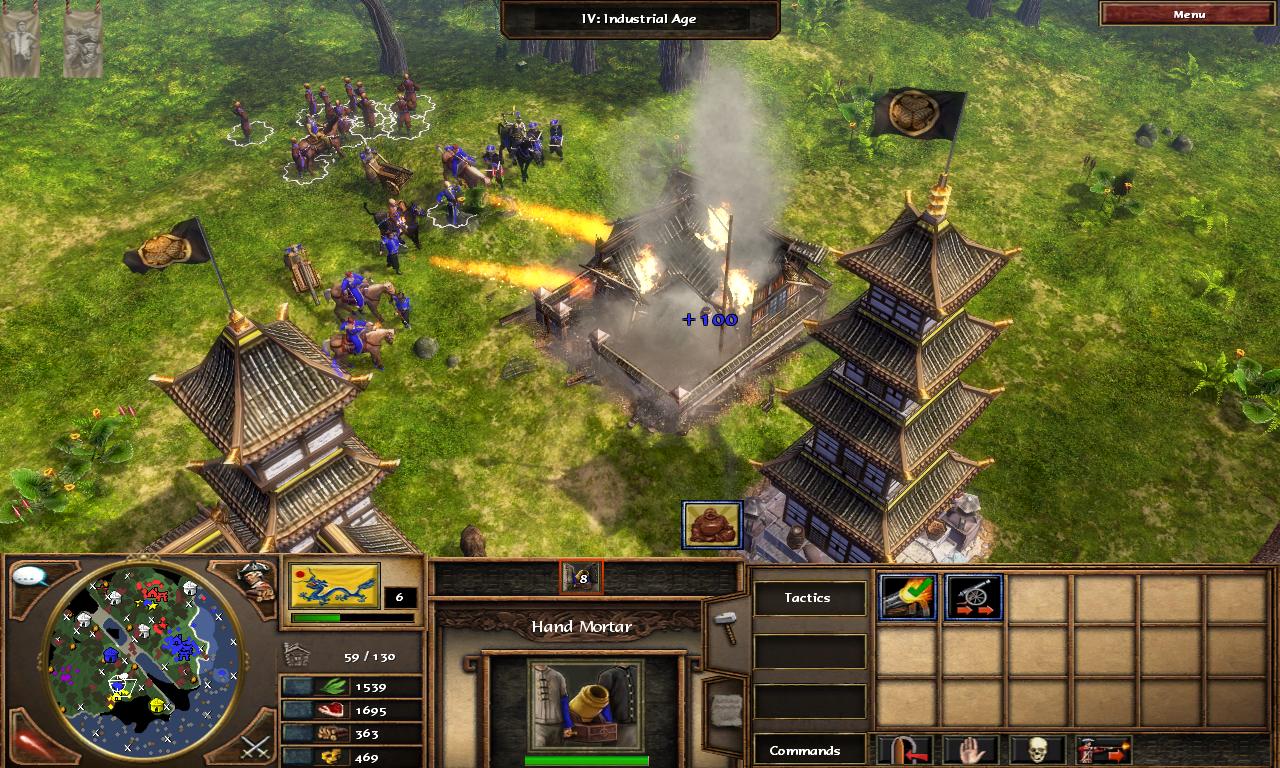Toggle the Volley tactic for Hand Mortars

(x=908, y=598)
